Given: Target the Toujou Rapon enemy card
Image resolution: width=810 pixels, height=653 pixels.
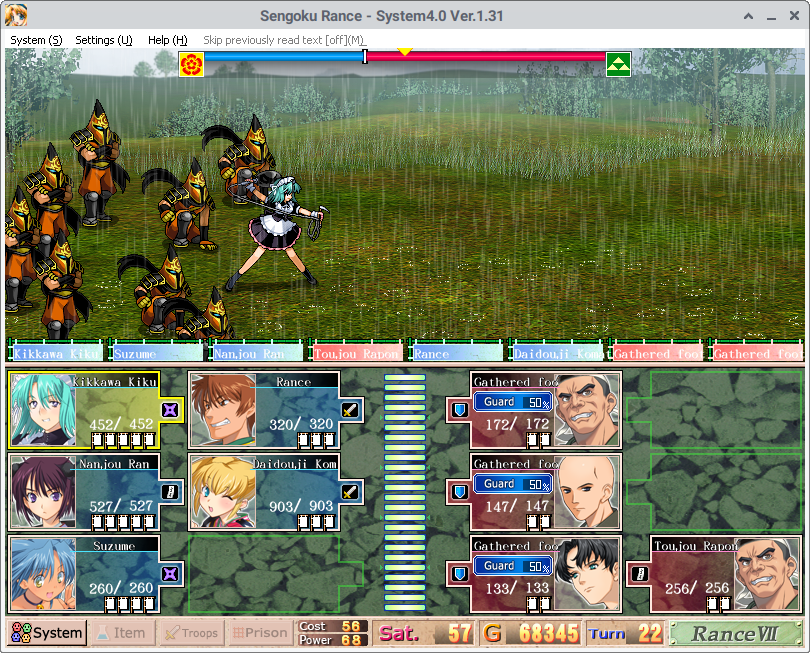Looking at the screenshot, I should 713,574.
